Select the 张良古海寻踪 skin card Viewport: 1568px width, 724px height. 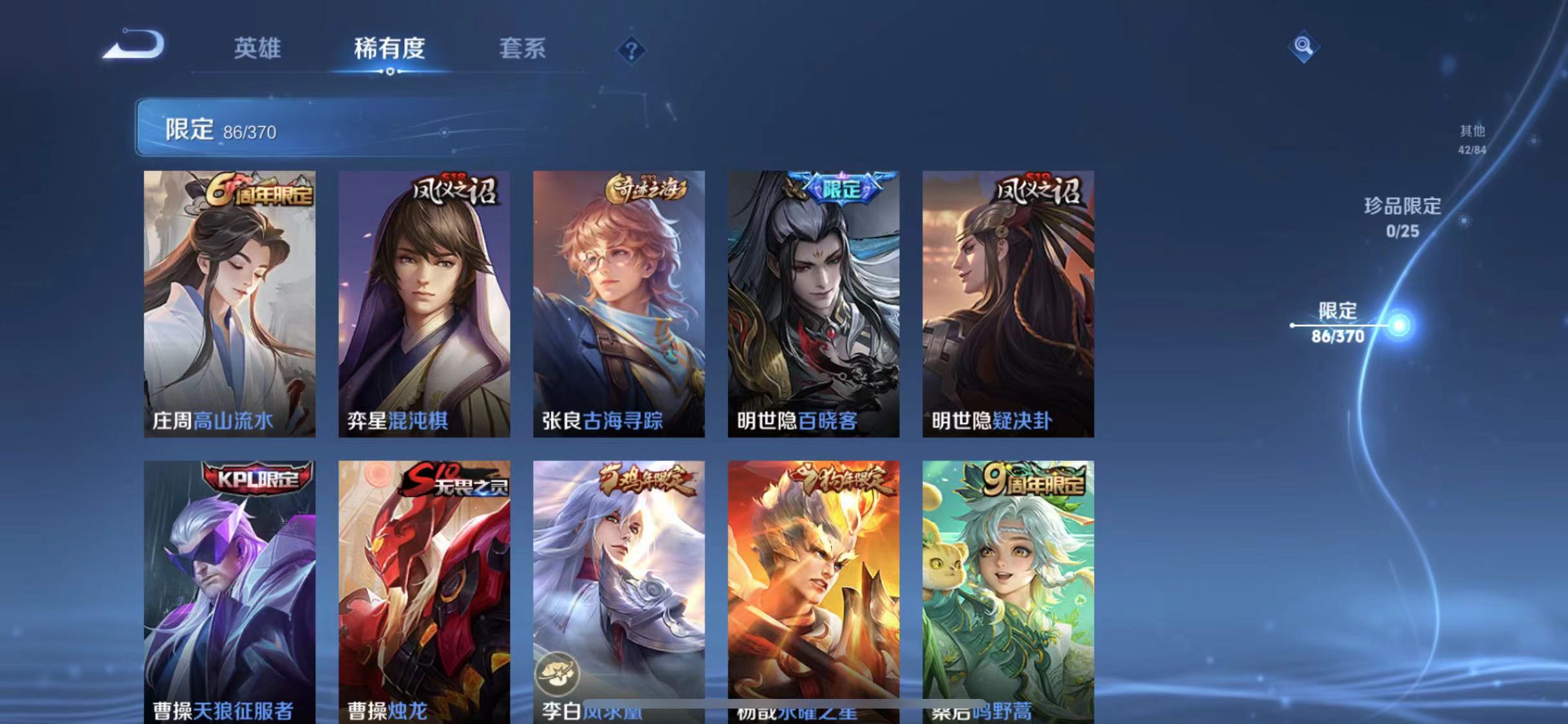[620, 302]
